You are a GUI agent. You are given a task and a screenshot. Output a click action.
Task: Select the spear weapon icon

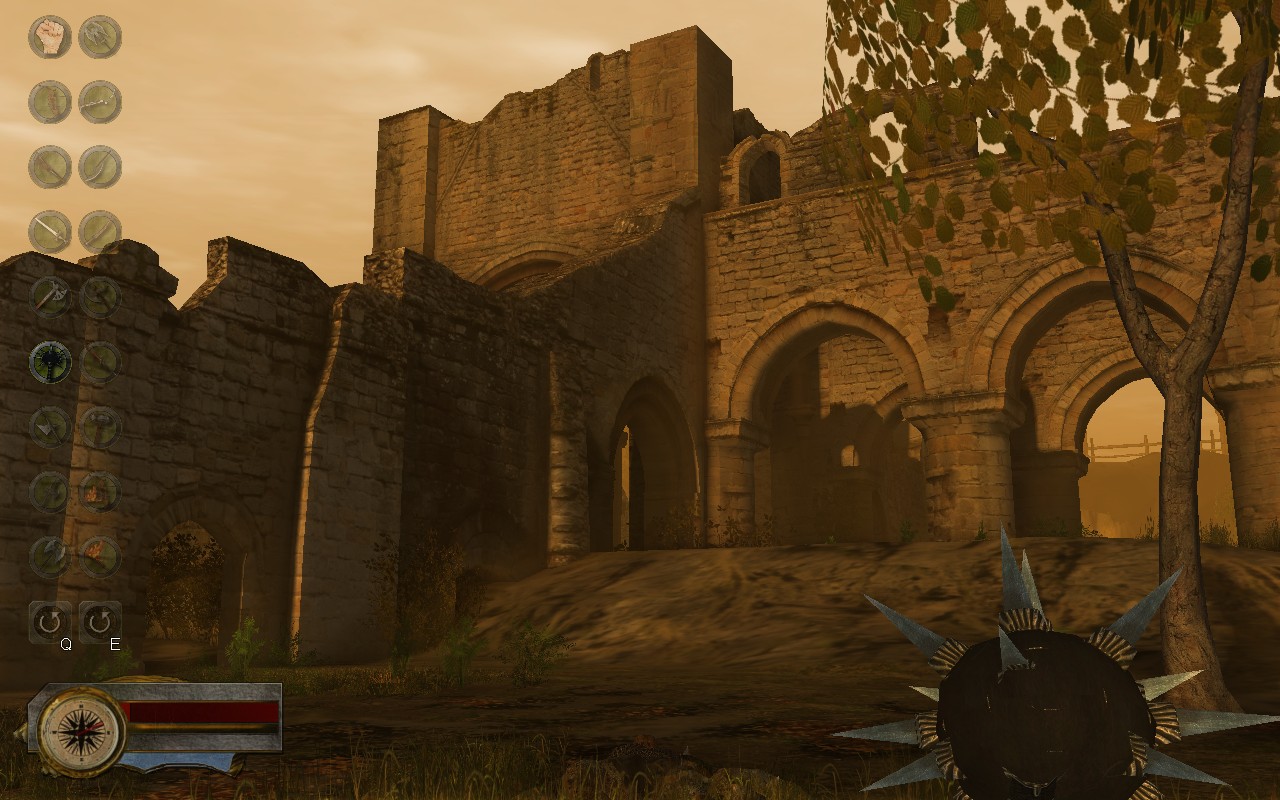pos(48,165)
